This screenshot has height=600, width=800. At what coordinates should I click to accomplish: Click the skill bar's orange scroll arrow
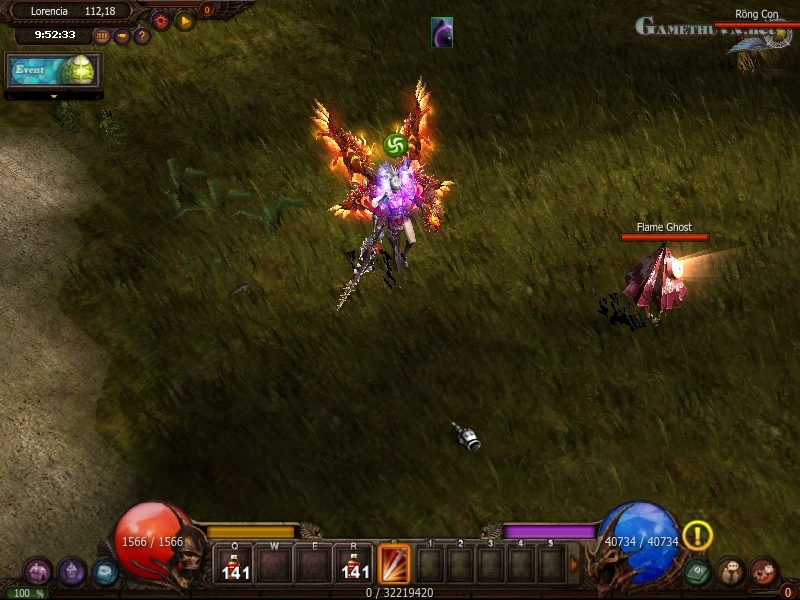(x=574, y=563)
